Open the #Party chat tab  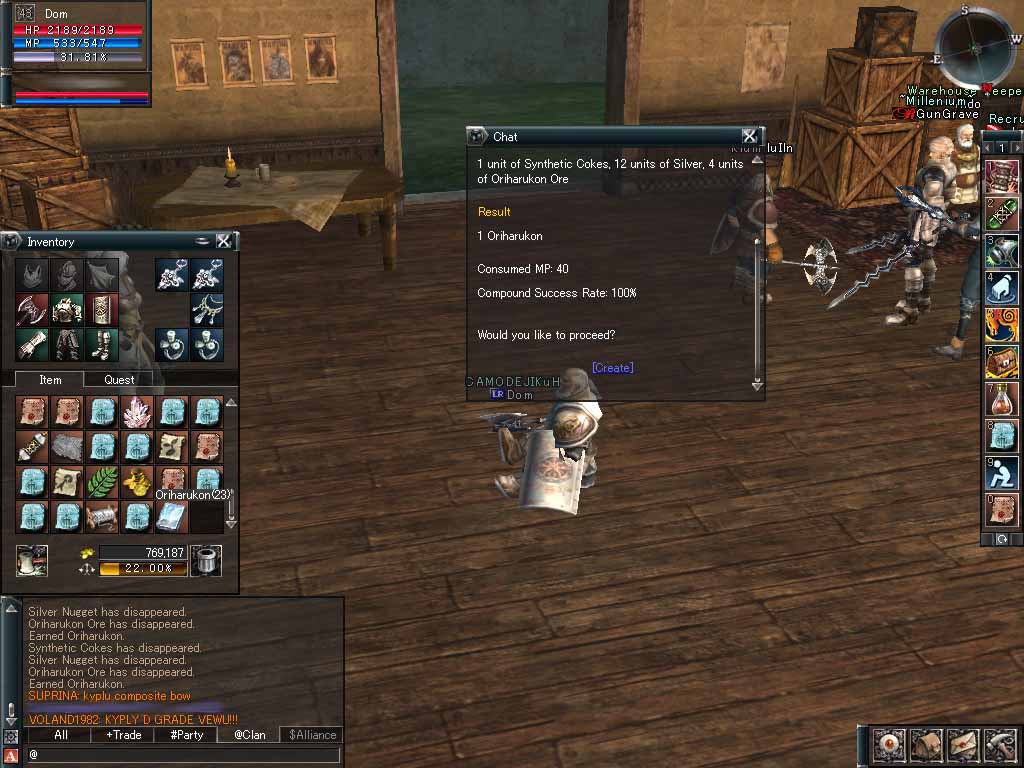tap(186, 735)
